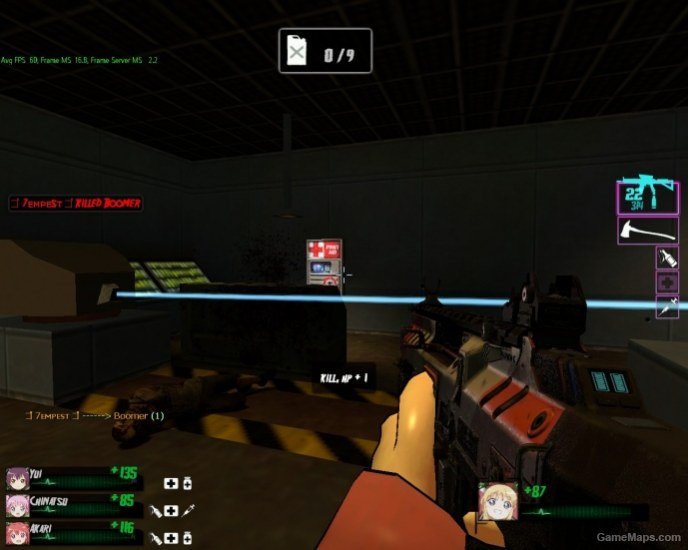Select the adrenaline syringe slot
Viewport: 688px width, 550px height.
click(667, 307)
